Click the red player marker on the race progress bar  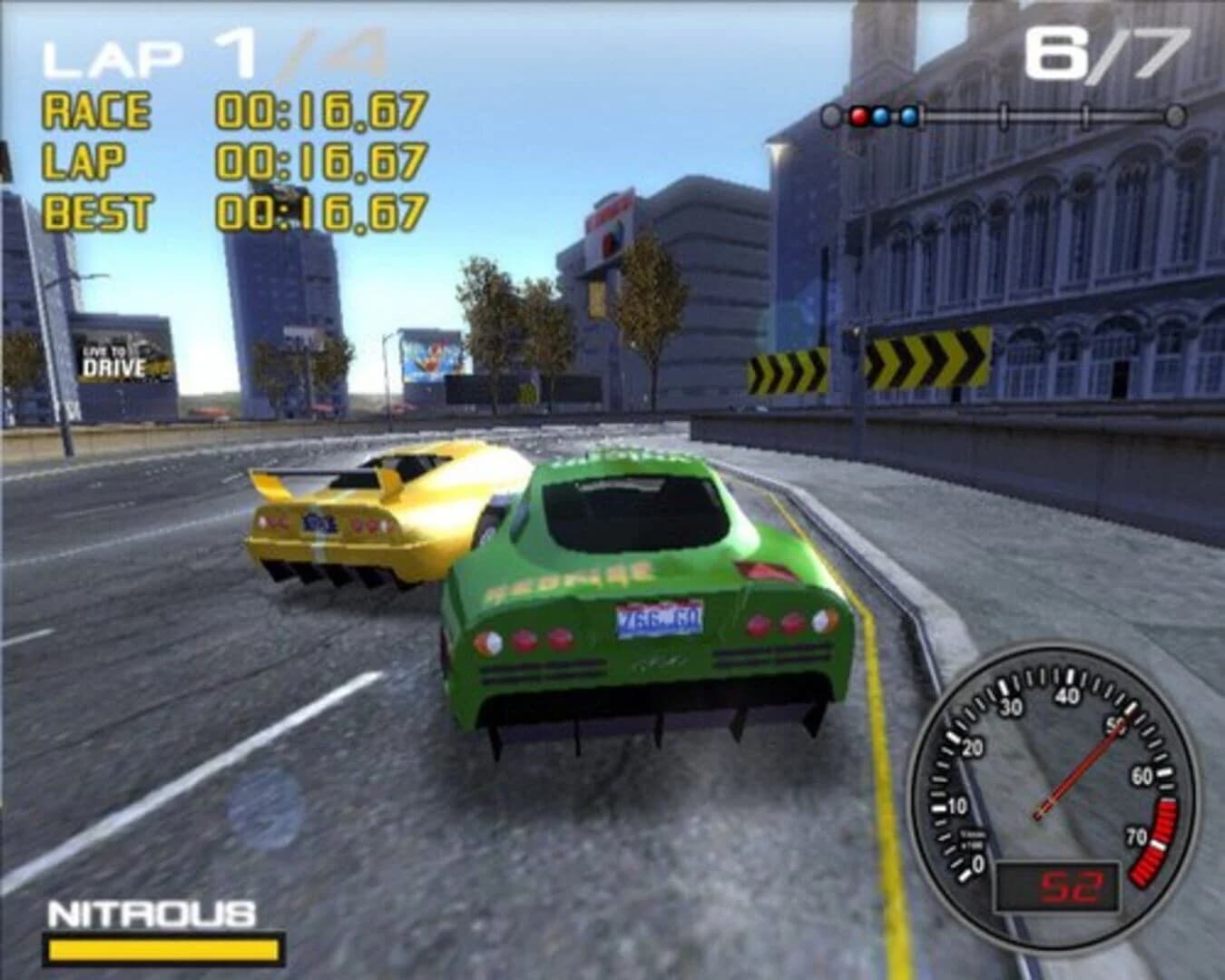pos(858,115)
